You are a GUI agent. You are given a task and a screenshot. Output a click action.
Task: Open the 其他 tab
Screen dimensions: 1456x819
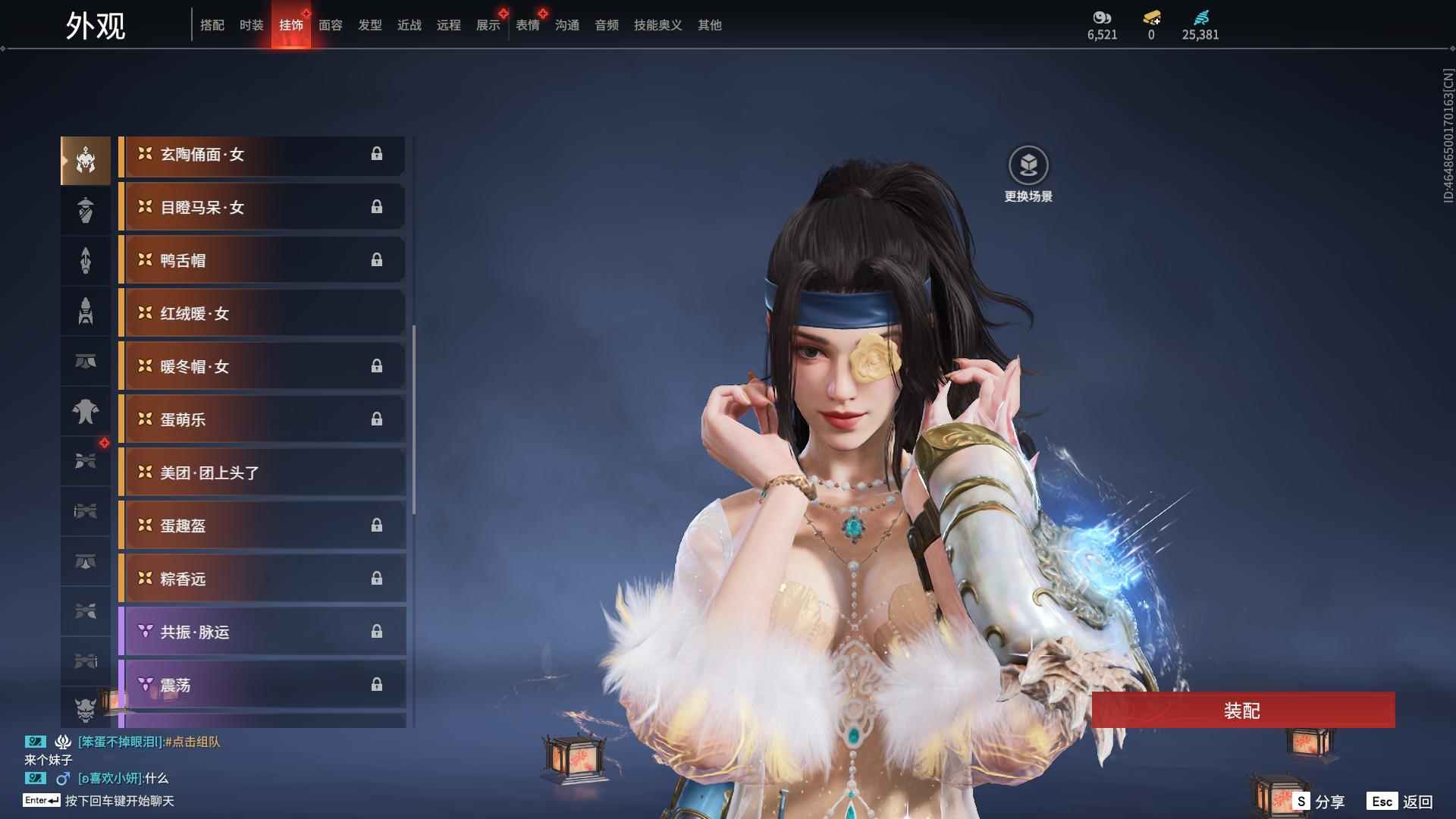[x=709, y=25]
